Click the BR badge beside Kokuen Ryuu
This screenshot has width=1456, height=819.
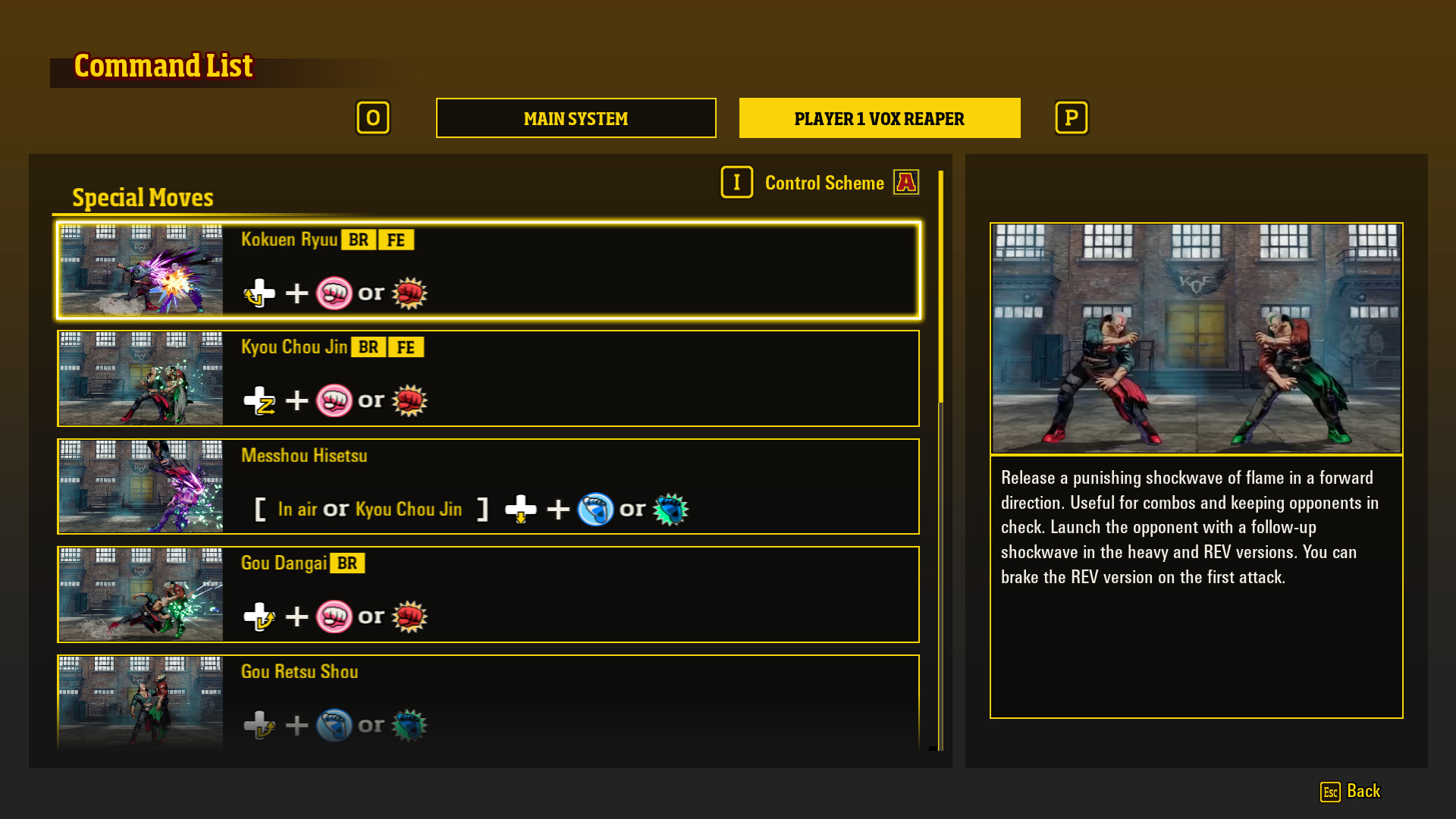pyautogui.click(x=359, y=240)
